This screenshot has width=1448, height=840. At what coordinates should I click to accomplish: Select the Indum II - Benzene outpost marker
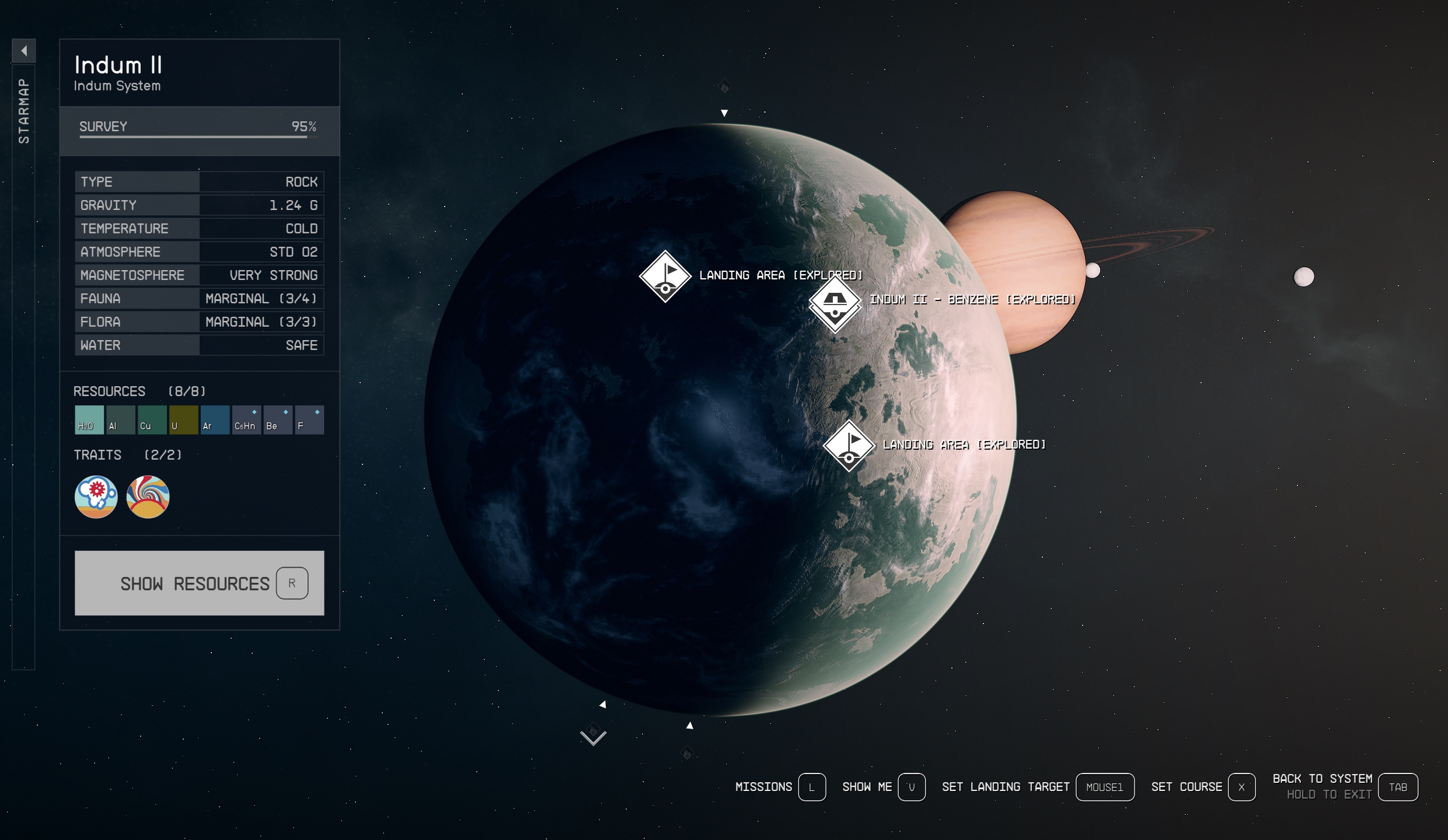click(835, 301)
